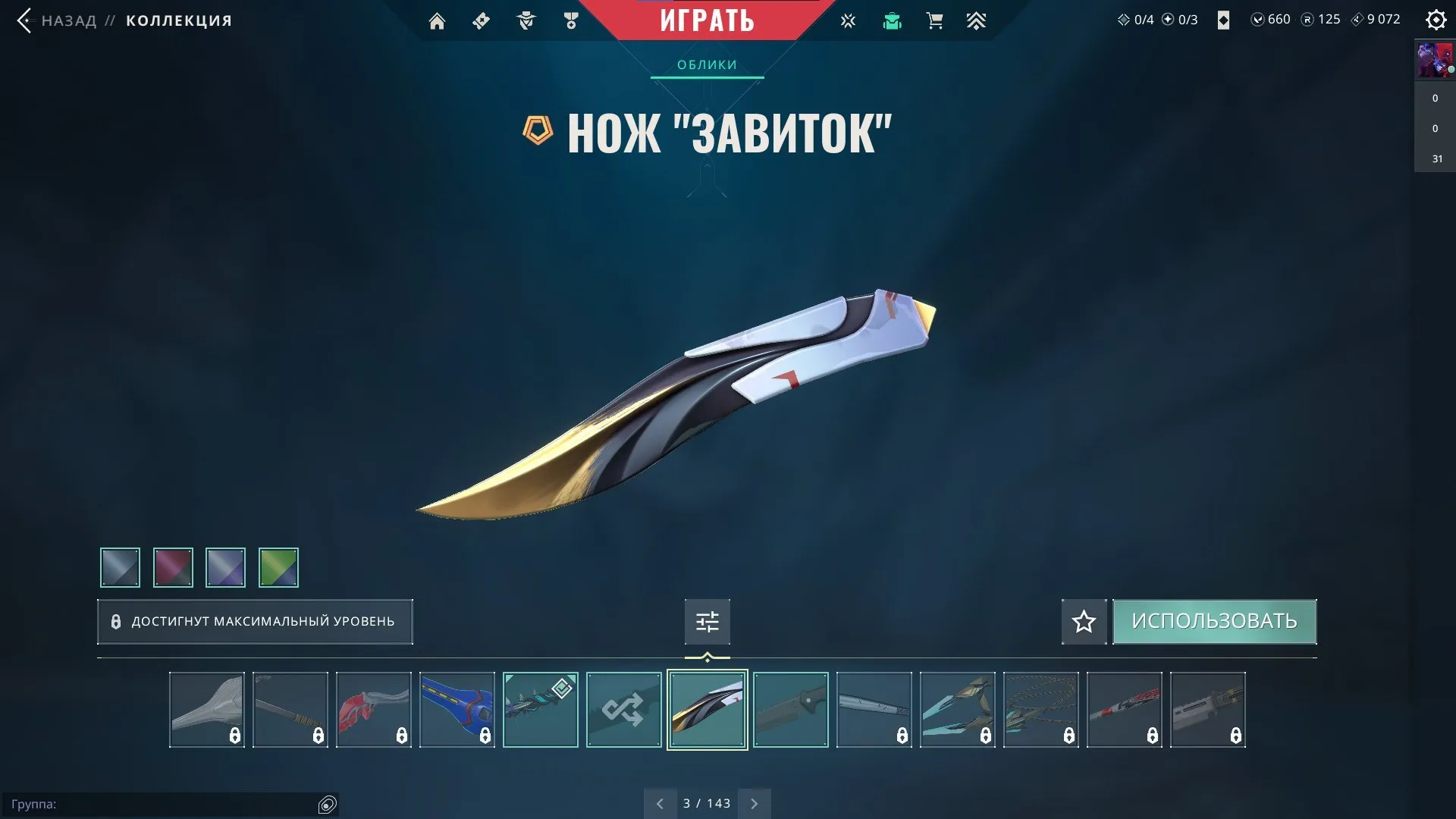Screen dimensions: 1456x819
Task: Open the next skins page with right arrow
Action: click(x=754, y=802)
